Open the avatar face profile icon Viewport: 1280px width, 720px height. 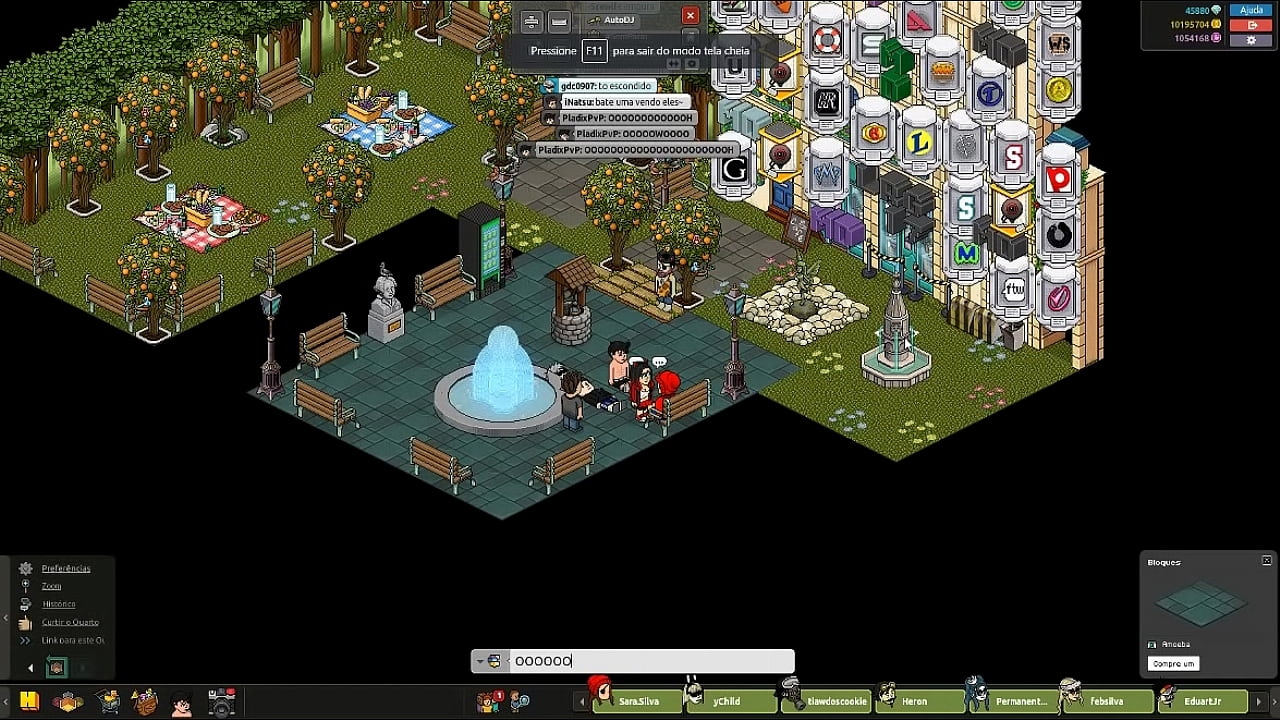tap(181, 703)
